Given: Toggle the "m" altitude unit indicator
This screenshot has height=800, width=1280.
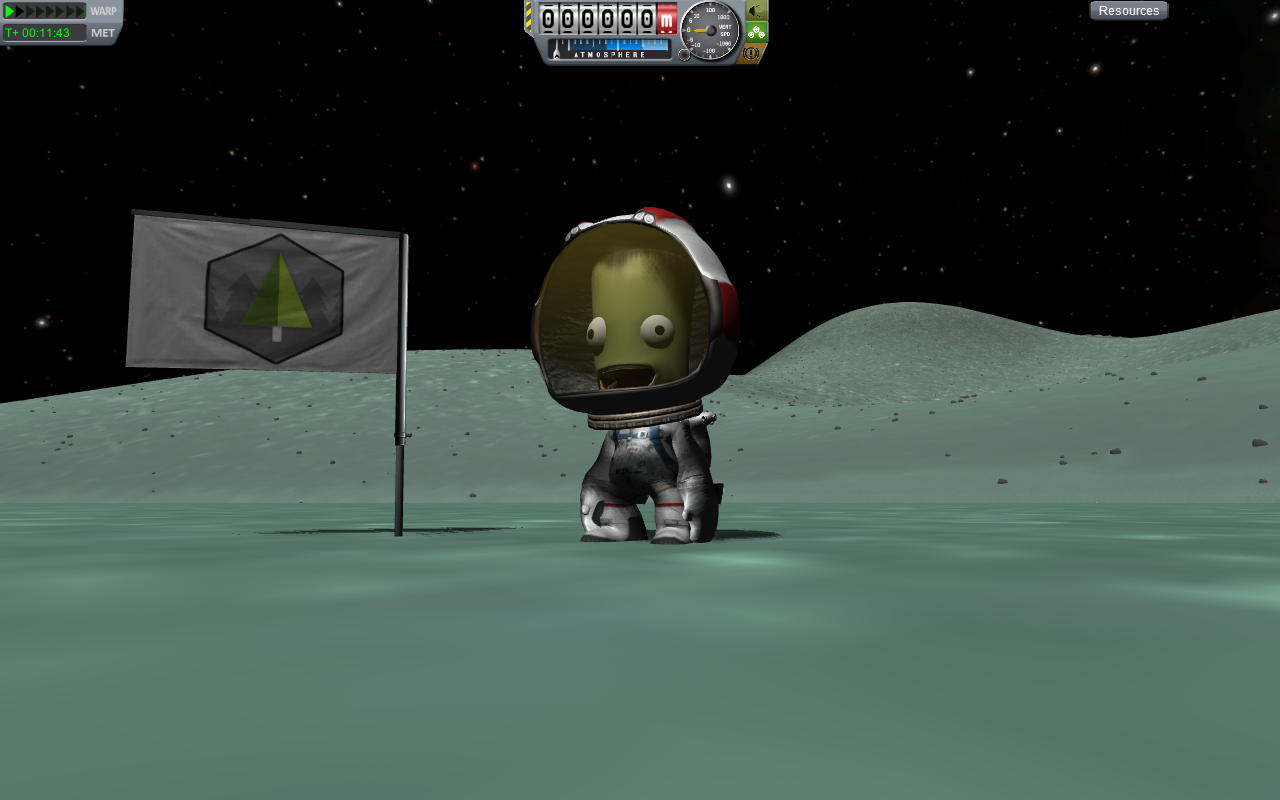Looking at the screenshot, I should click(666, 21).
